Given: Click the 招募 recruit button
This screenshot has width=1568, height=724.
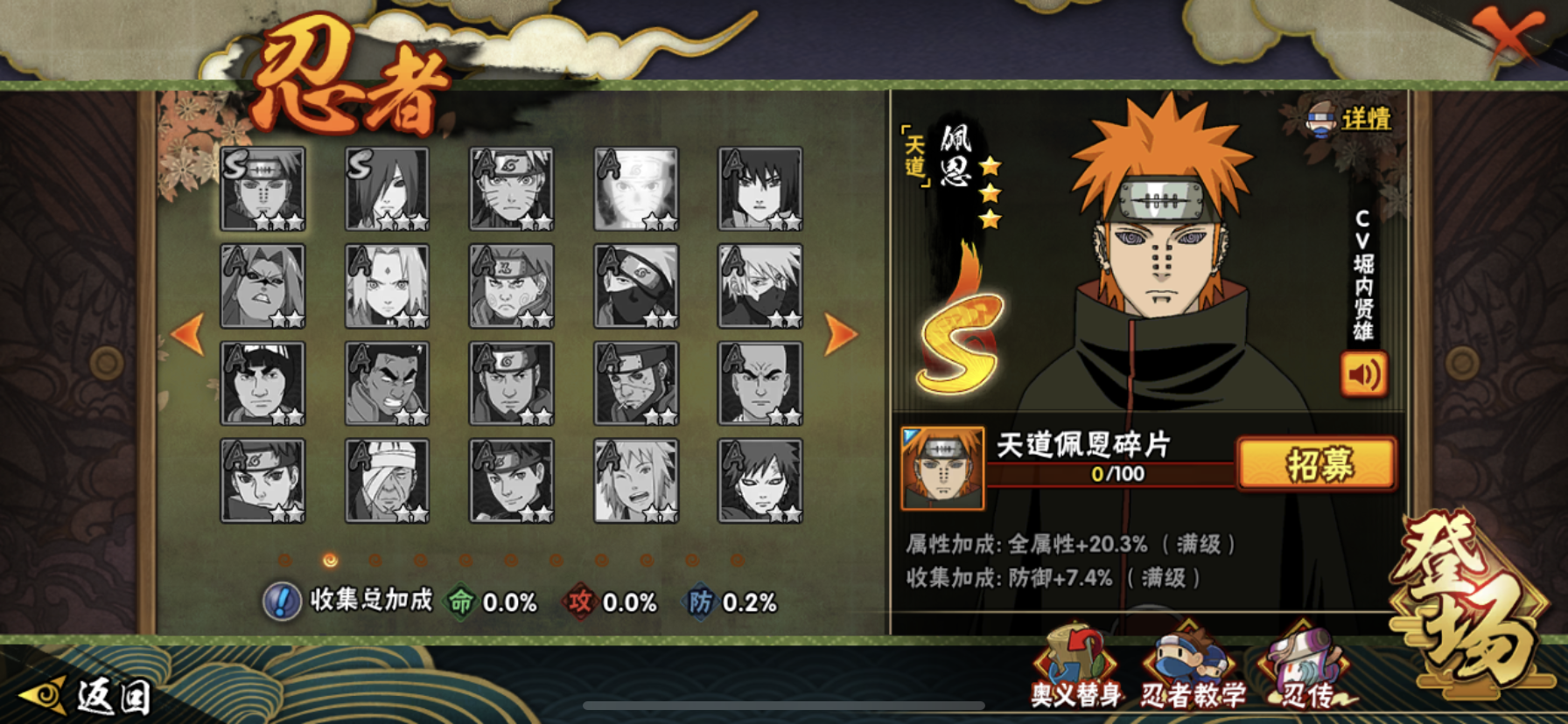Looking at the screenshot, I should point(1317,463).
